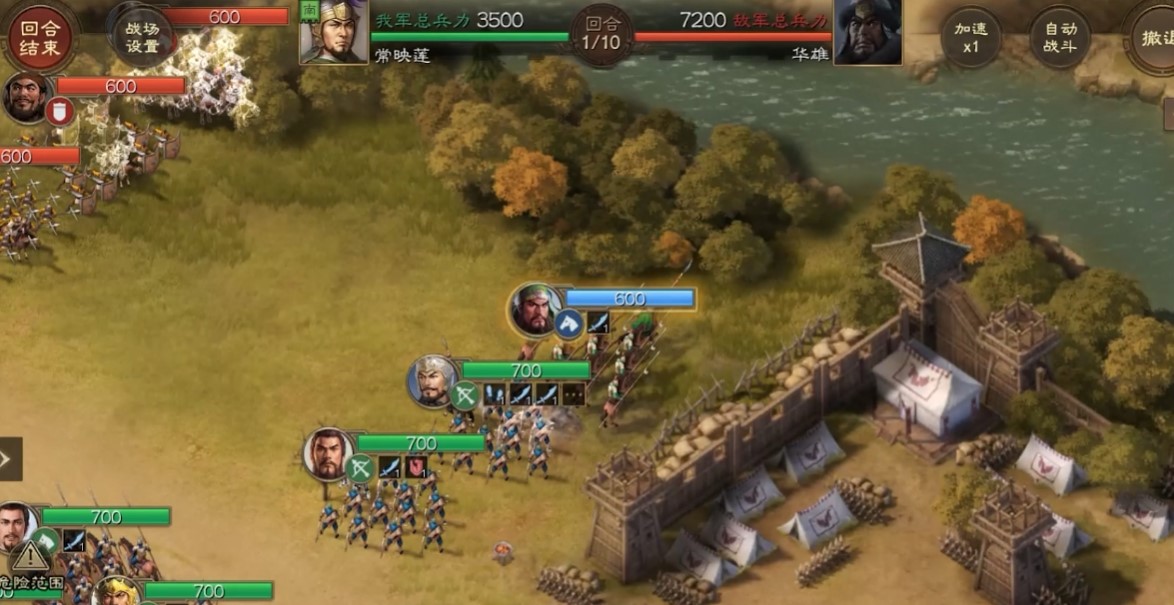The height and width of the screenshot is (605, 1174).
Task: Open 战场设置 battlefield settings
Action: tap(143, 37)
